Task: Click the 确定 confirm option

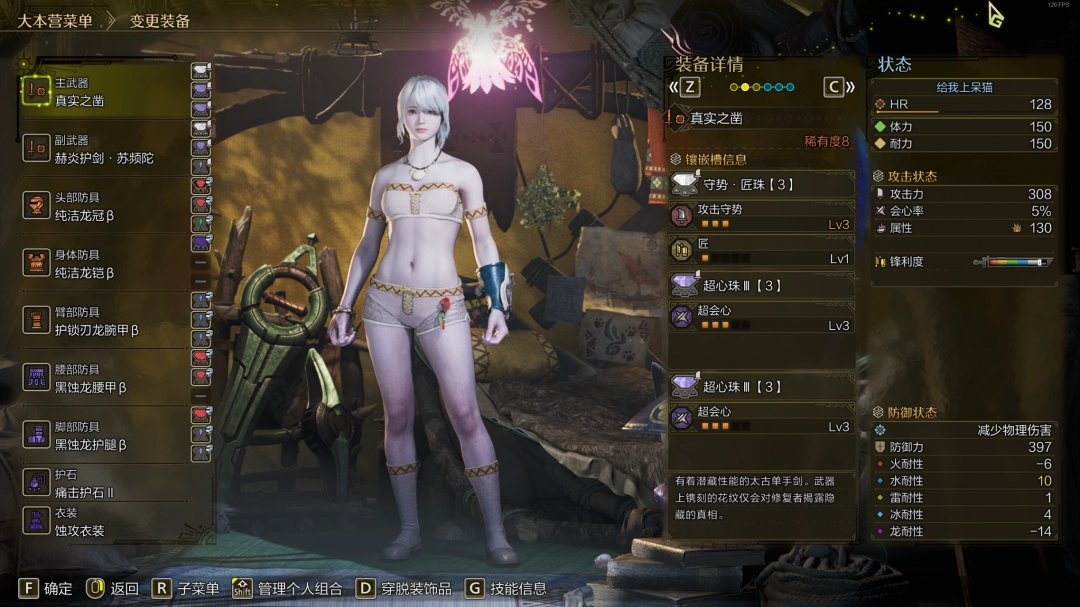Action: coord(46,589)
